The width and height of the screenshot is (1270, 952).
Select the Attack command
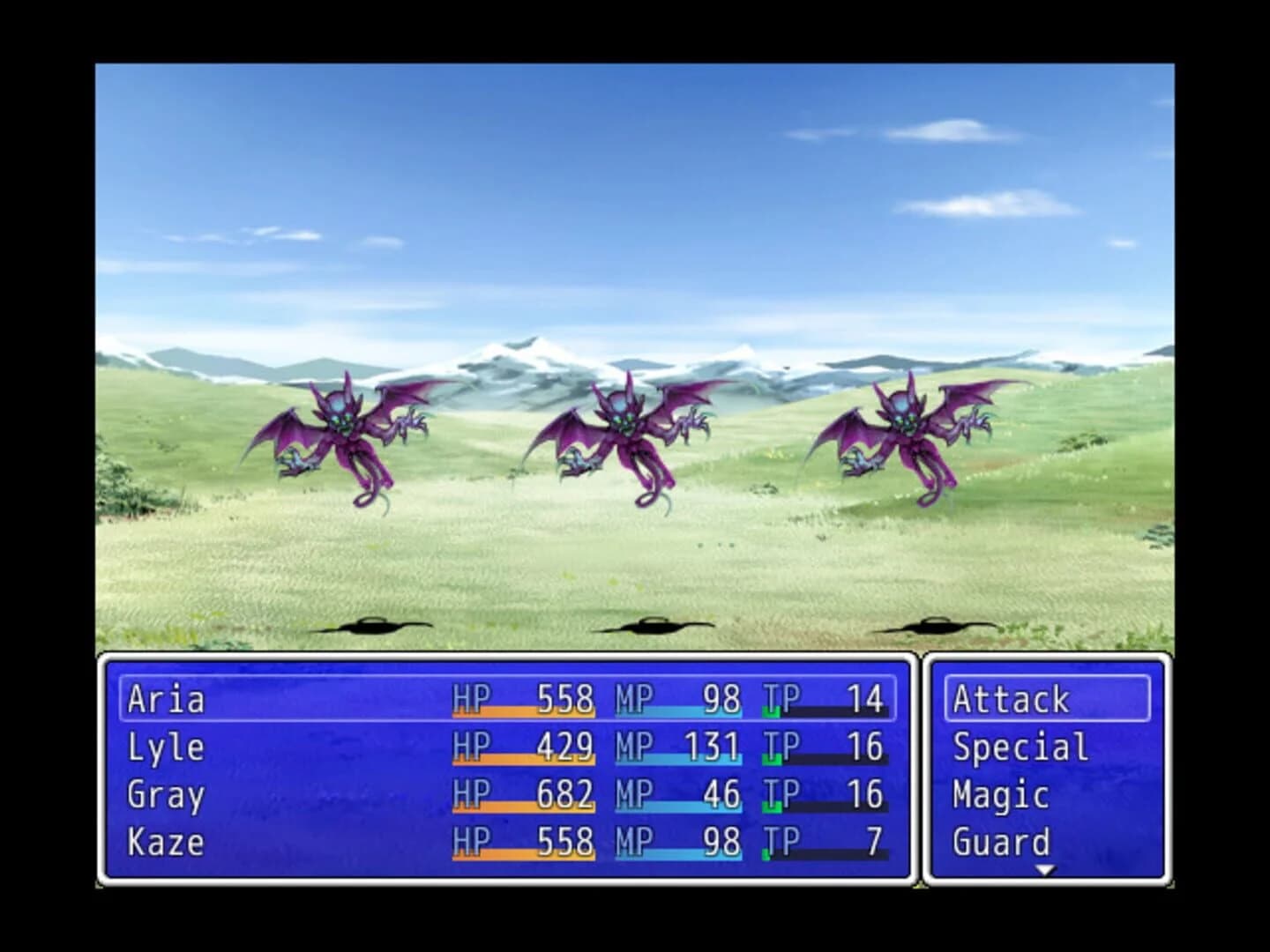click(1011, 699)
